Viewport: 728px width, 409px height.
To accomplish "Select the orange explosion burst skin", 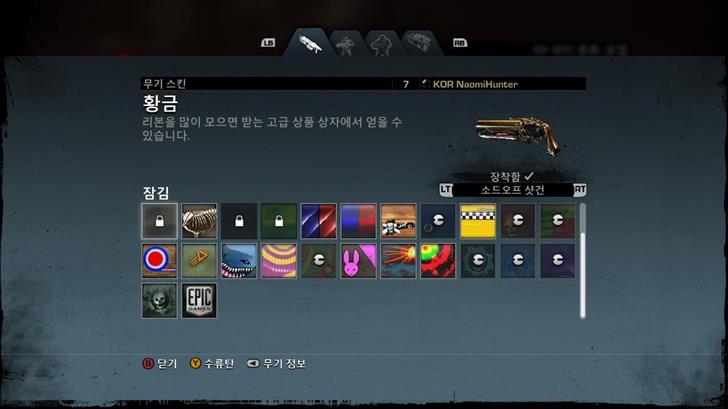I will coord(398,261).
